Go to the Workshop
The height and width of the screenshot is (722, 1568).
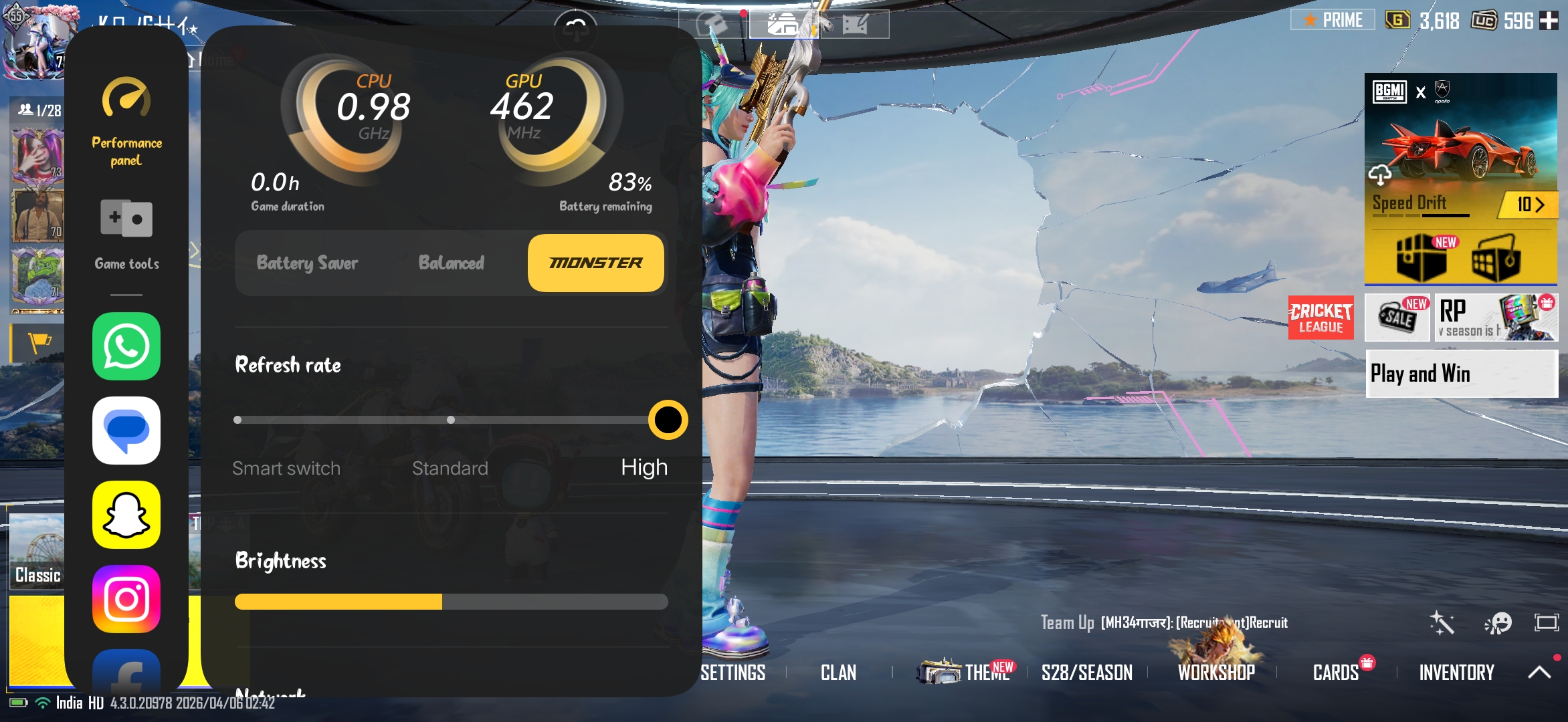(x=1216, y=673)
